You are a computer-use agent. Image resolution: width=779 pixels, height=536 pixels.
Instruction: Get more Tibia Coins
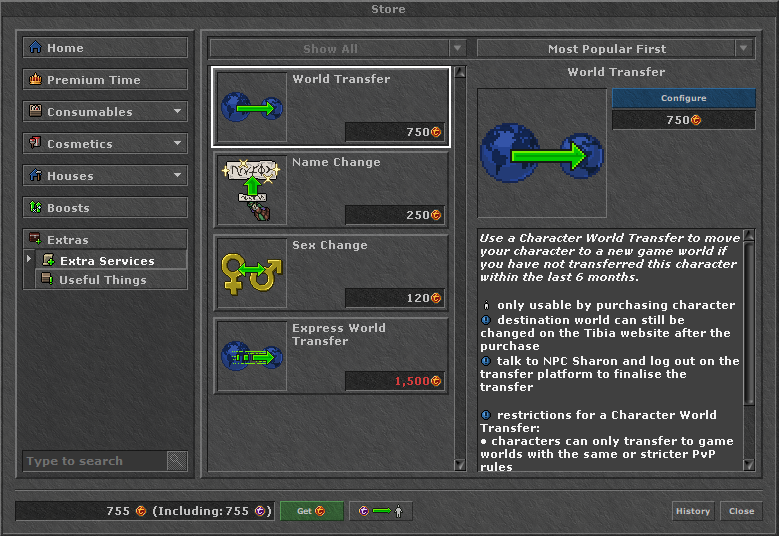tap(311, 511)
